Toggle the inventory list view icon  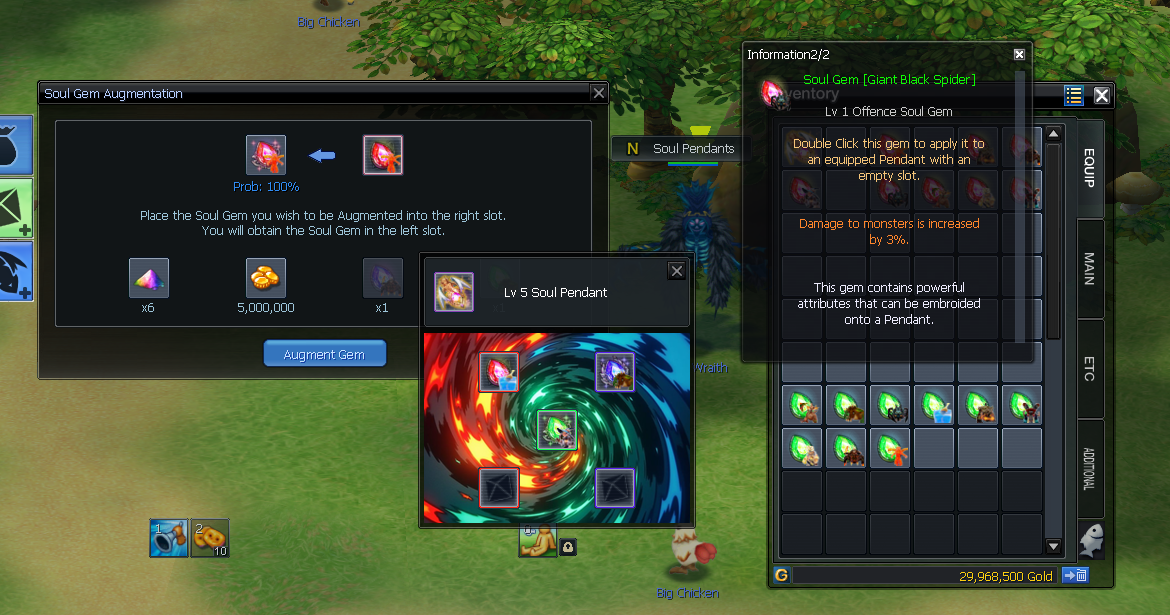tap(1074, 95)
